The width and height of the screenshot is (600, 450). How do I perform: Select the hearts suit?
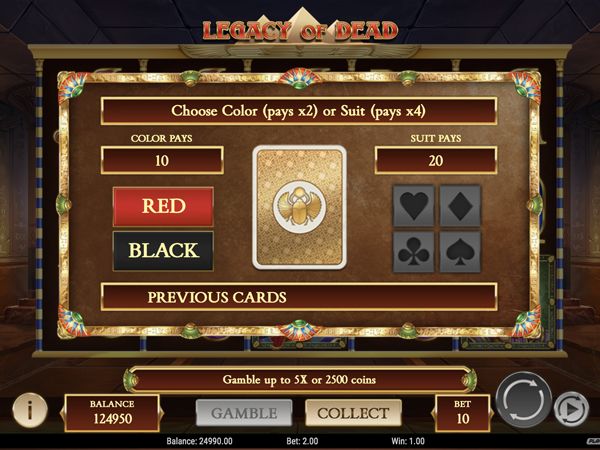pos(415,206)
